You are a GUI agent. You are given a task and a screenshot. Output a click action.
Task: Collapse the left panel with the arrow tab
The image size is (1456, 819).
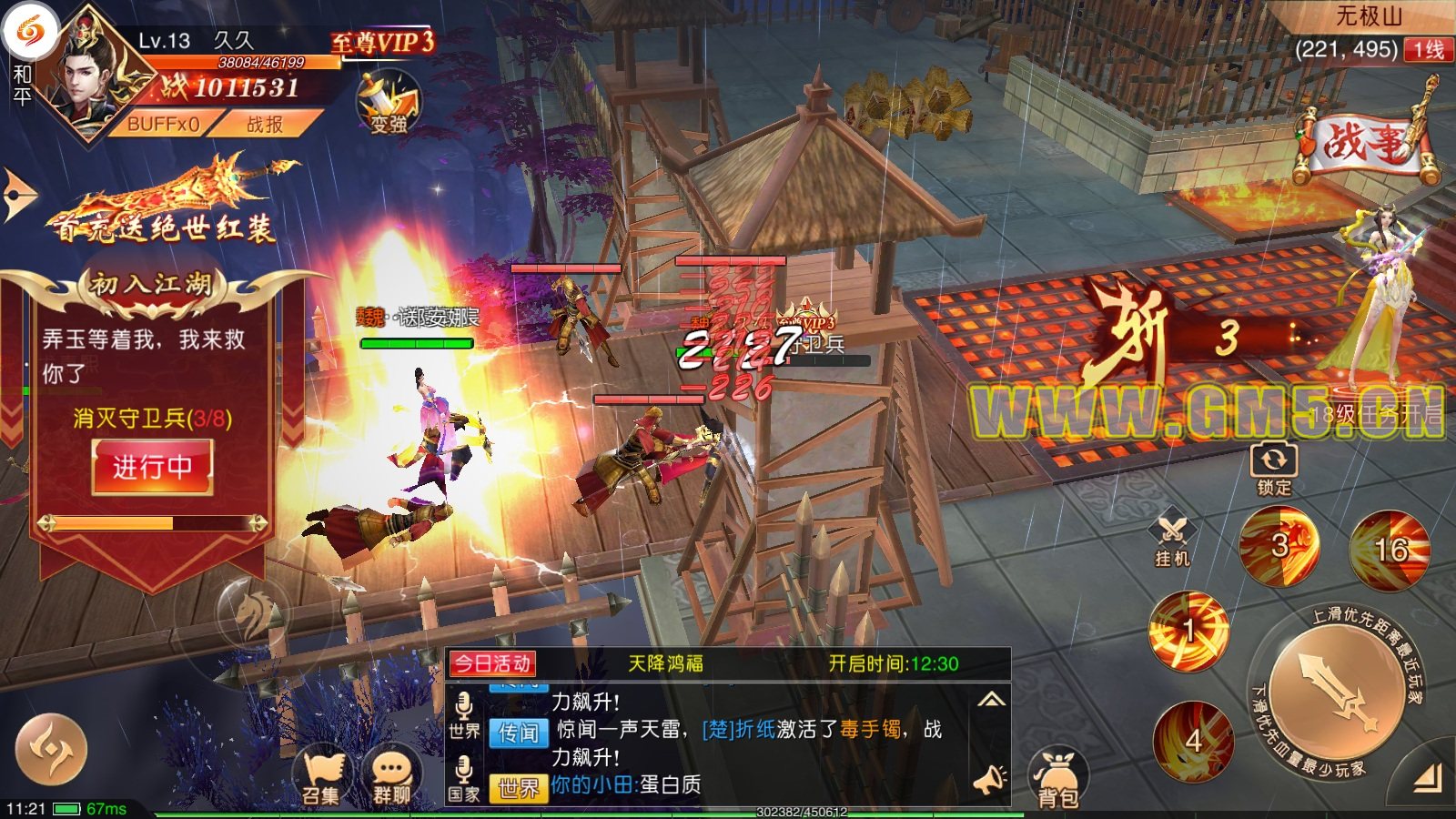17,194
